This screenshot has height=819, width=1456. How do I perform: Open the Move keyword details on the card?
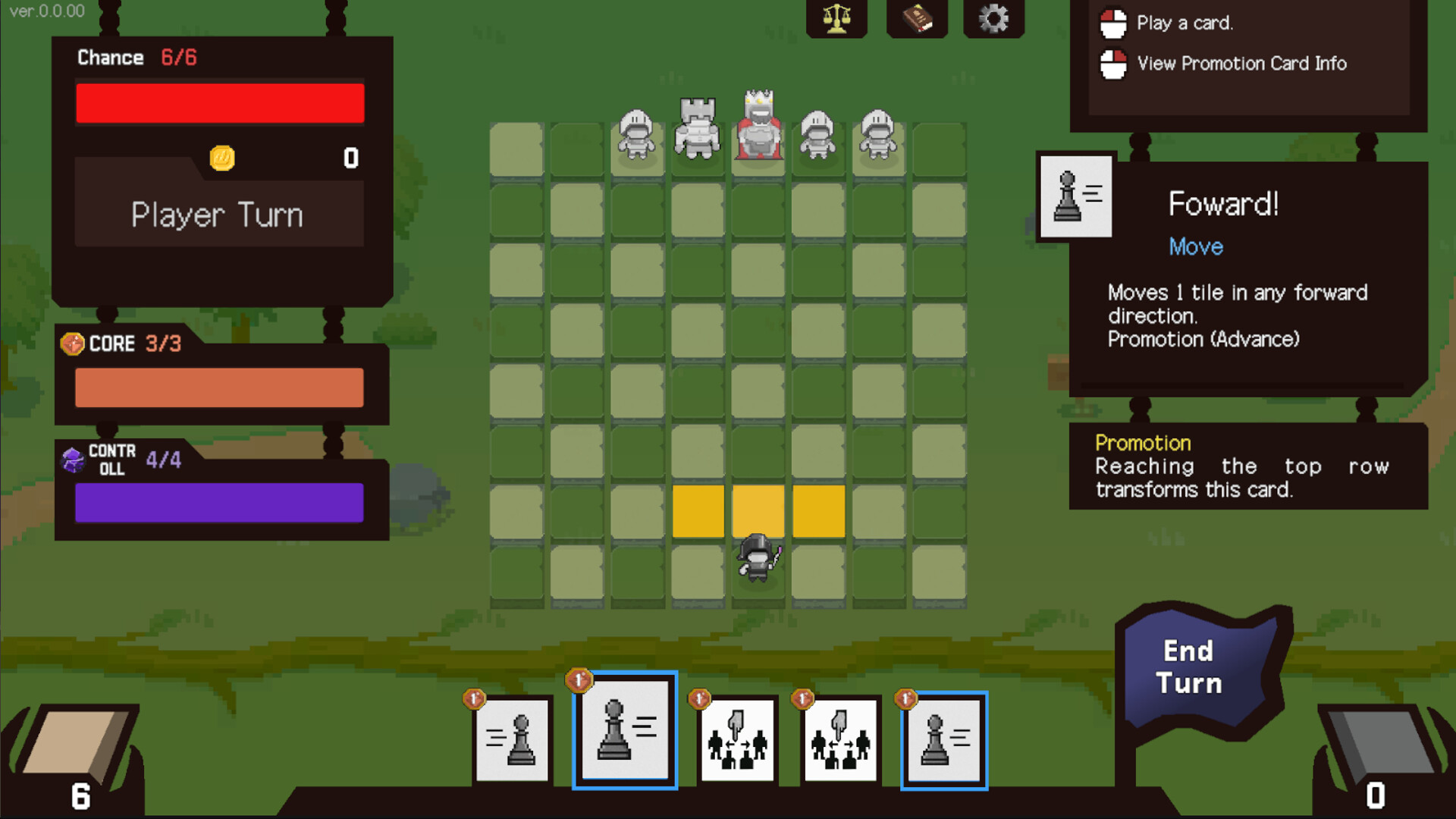[1194, 246]
